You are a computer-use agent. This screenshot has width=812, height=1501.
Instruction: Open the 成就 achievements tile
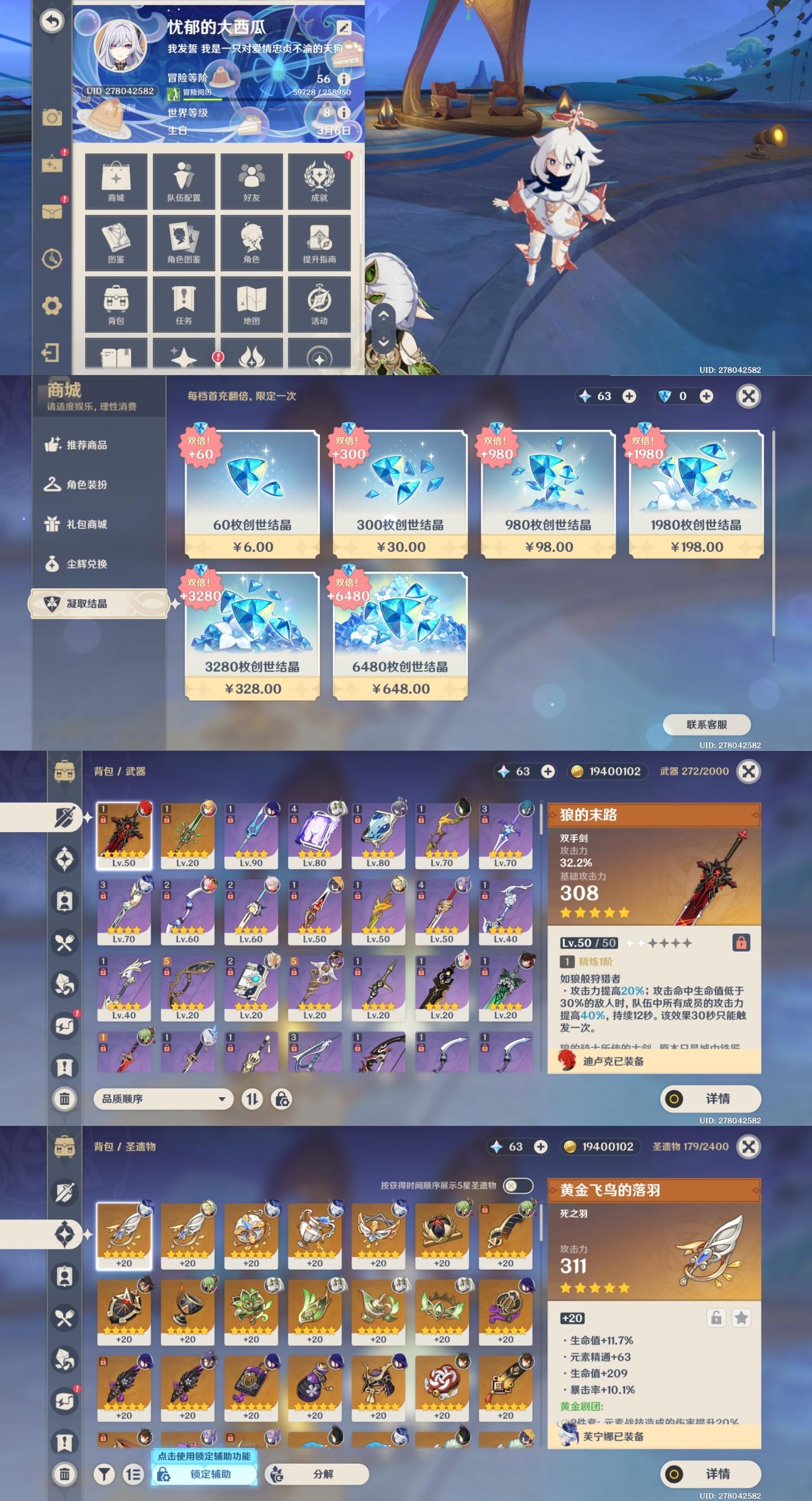tap(319, 181)
